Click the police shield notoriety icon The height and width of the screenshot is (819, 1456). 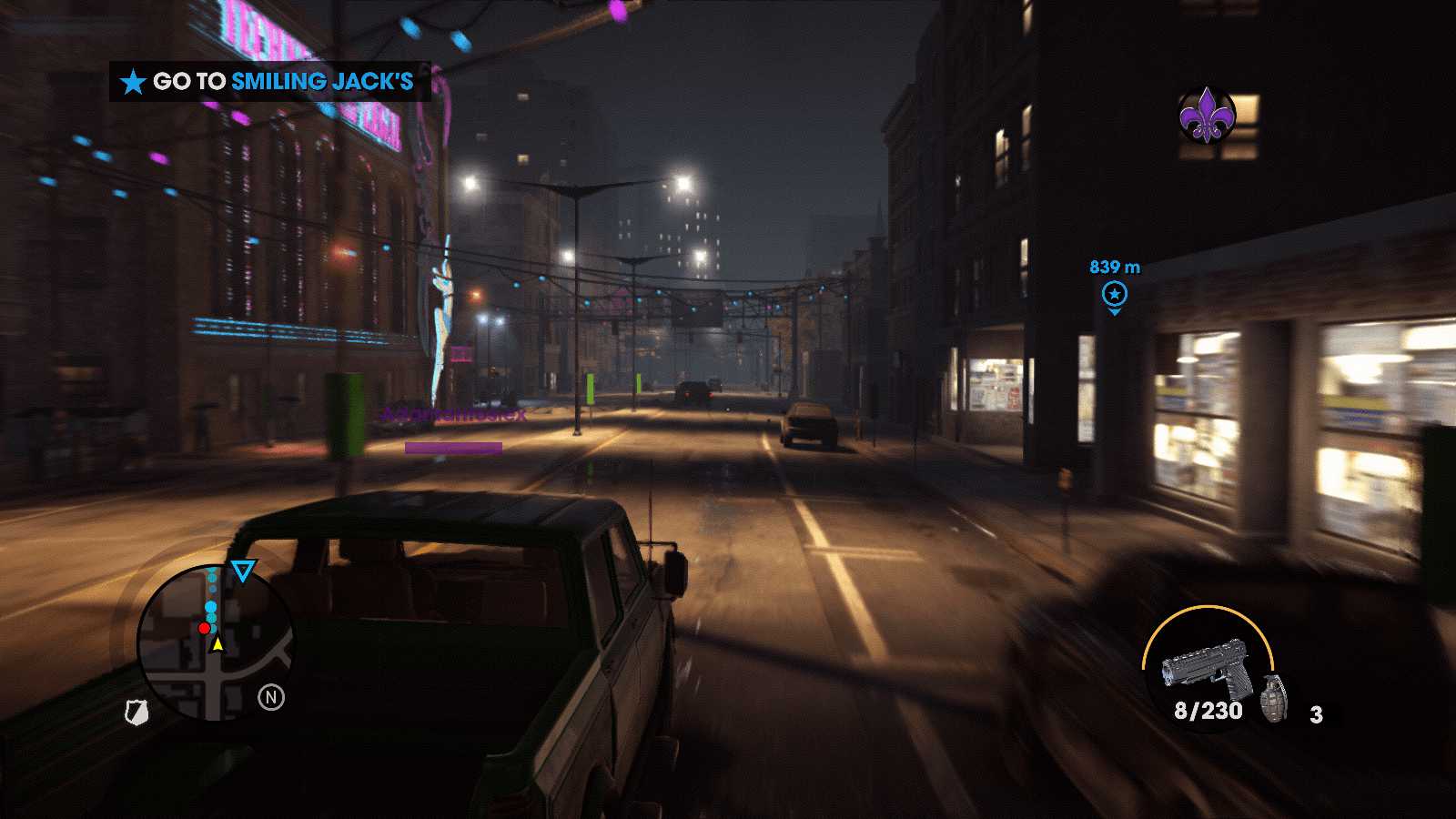tap(136, 712)
